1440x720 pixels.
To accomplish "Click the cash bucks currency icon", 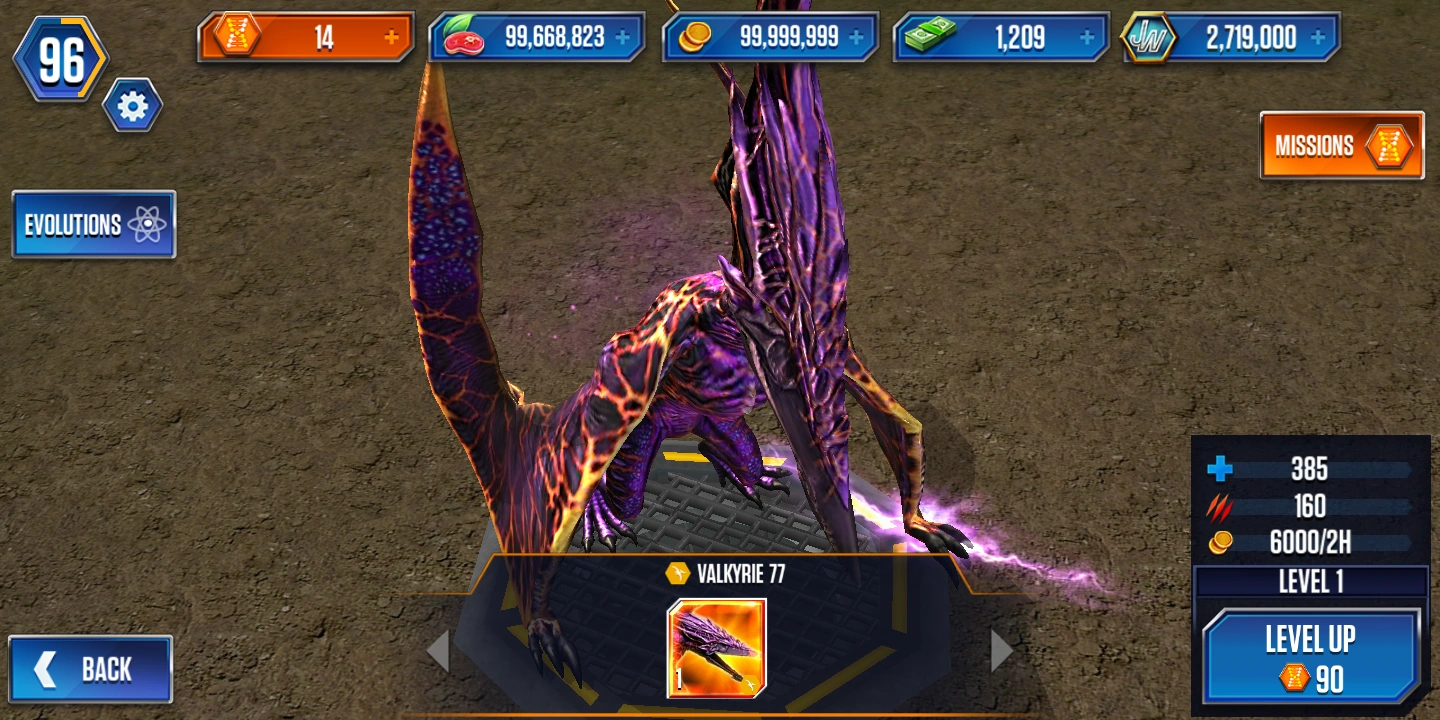I will tap(930, 35).
